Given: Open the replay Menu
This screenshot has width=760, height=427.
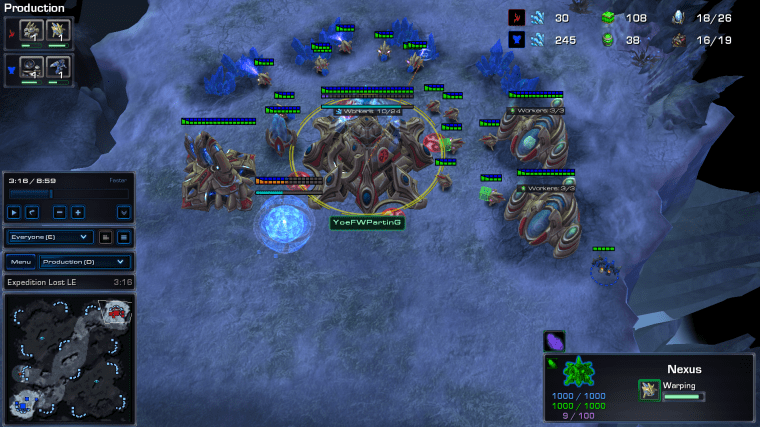Looking at the screenshot, I should point(20,261).
